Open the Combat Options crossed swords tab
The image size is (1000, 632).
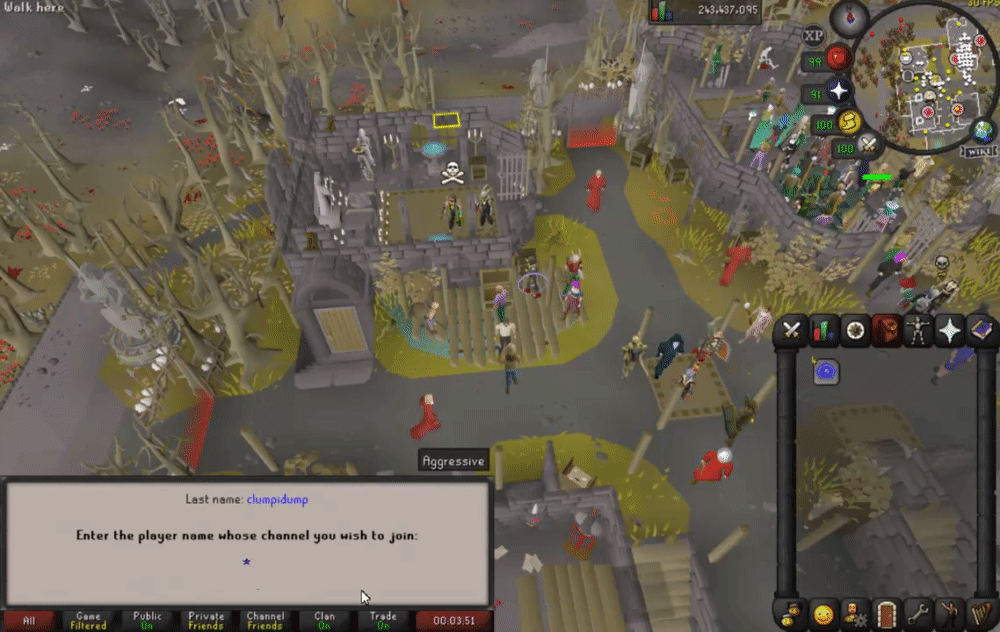(793, 329)
